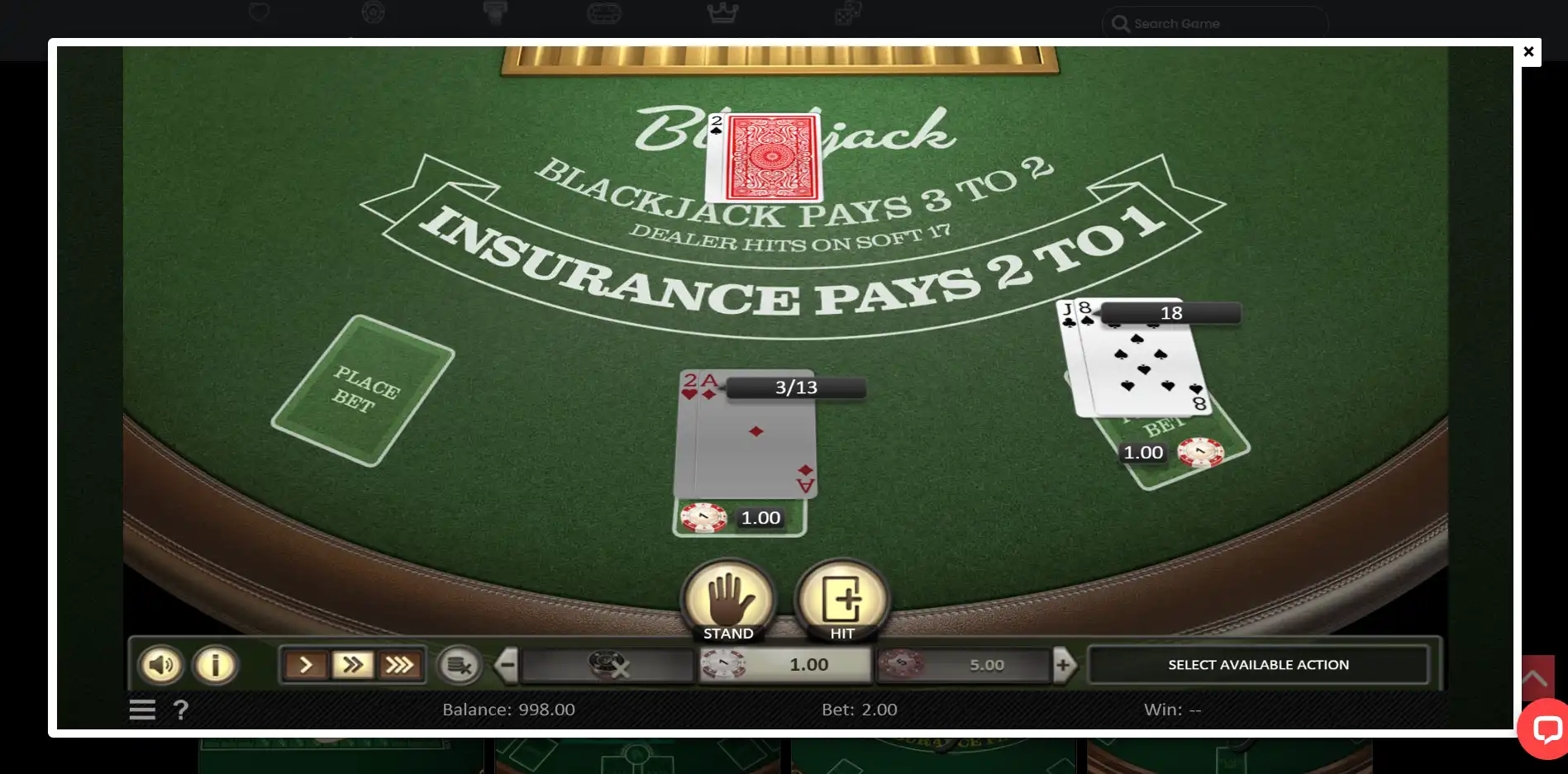Close the game popup window
Screen dimensions: 1568x774
[x=1528, y=52]
